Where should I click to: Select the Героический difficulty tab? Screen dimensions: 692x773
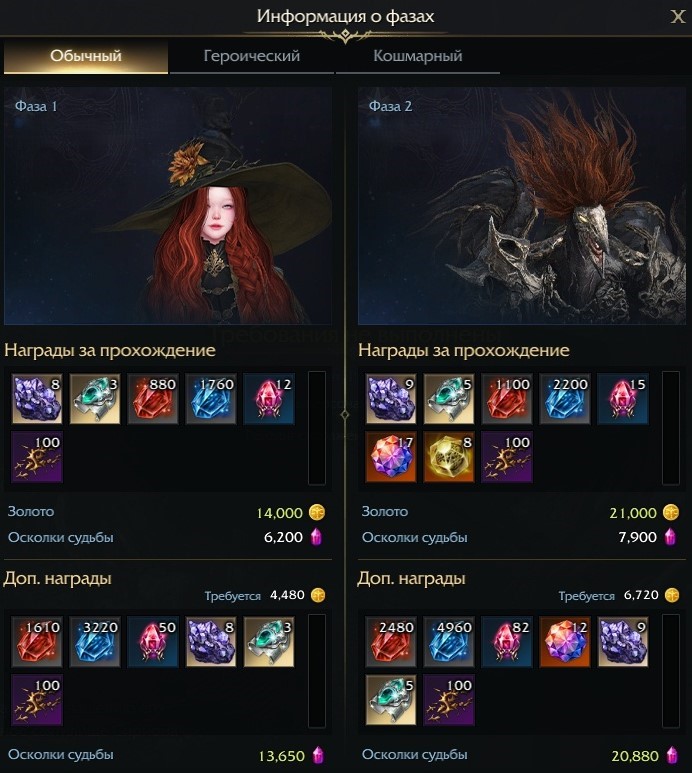click(251, 56)
